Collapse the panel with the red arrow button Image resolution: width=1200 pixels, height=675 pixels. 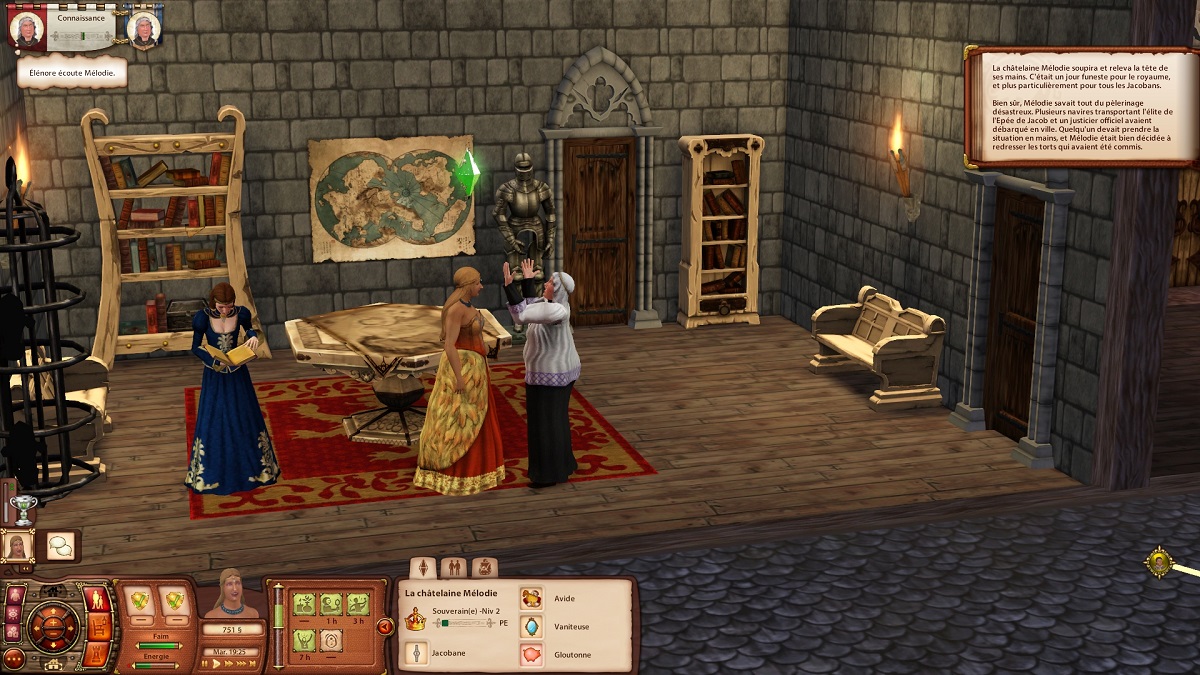384,627
